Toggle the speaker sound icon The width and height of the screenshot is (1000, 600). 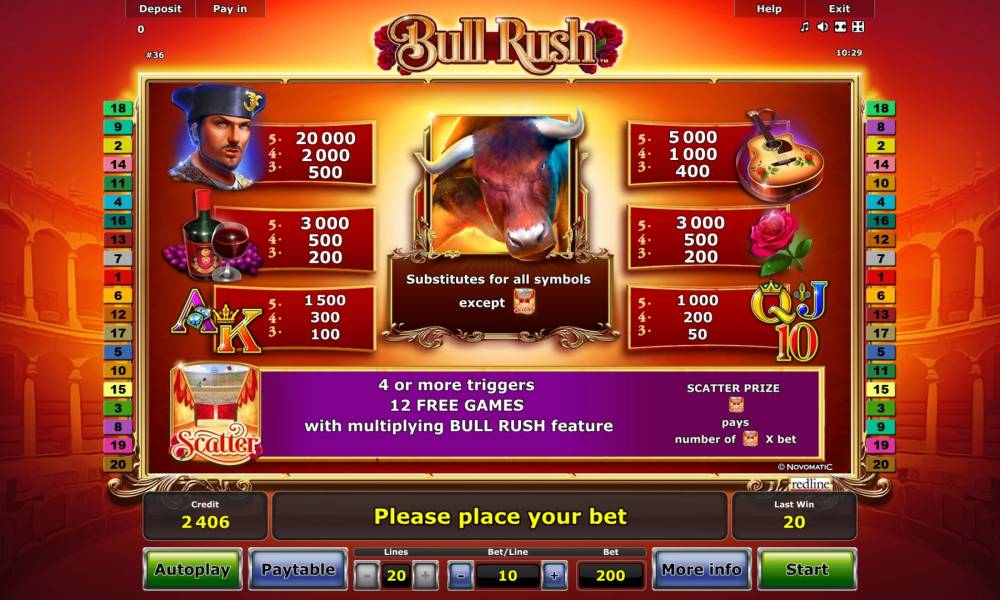coord(822,27)
